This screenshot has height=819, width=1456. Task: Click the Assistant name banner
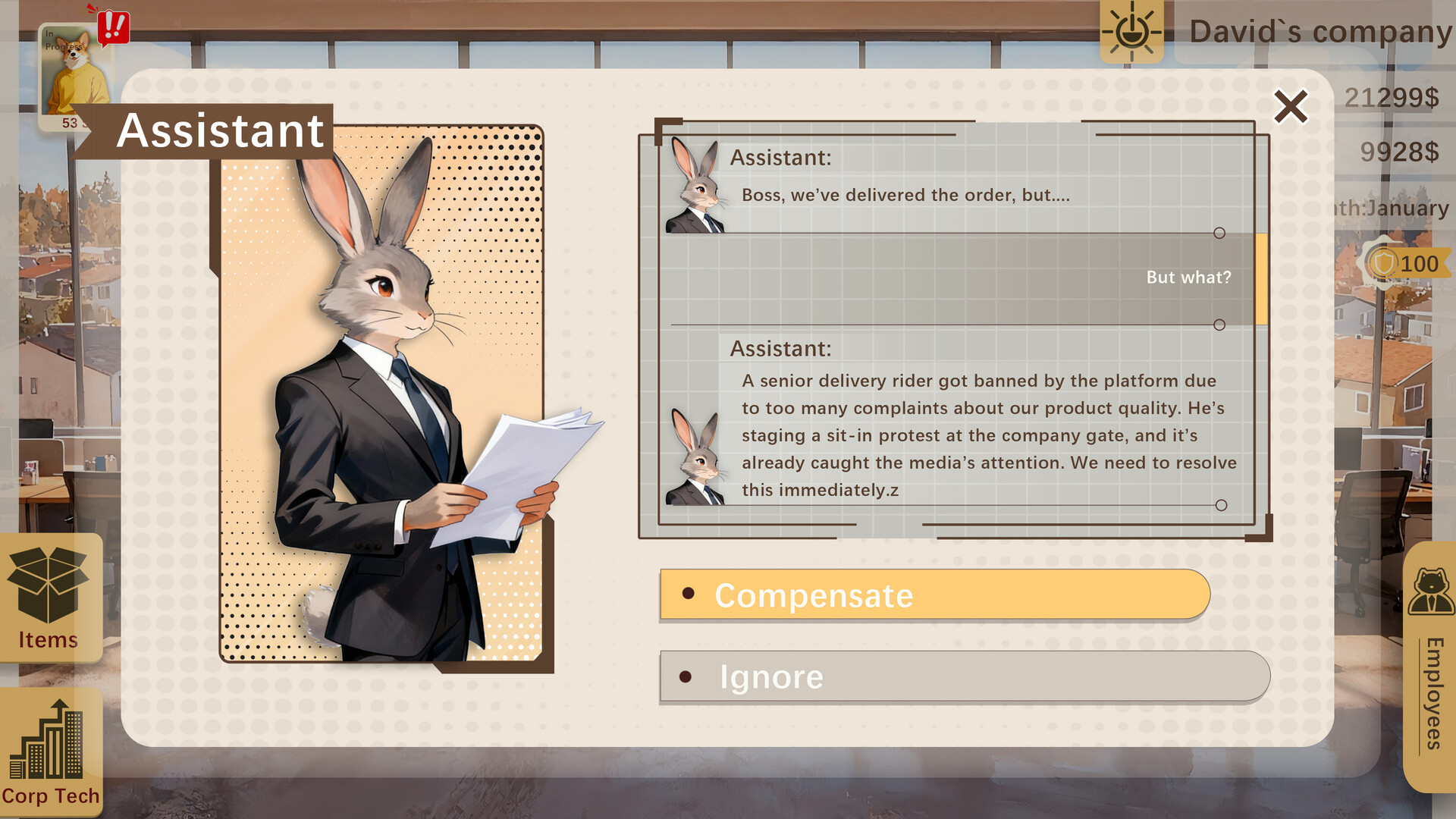(220, 129)
